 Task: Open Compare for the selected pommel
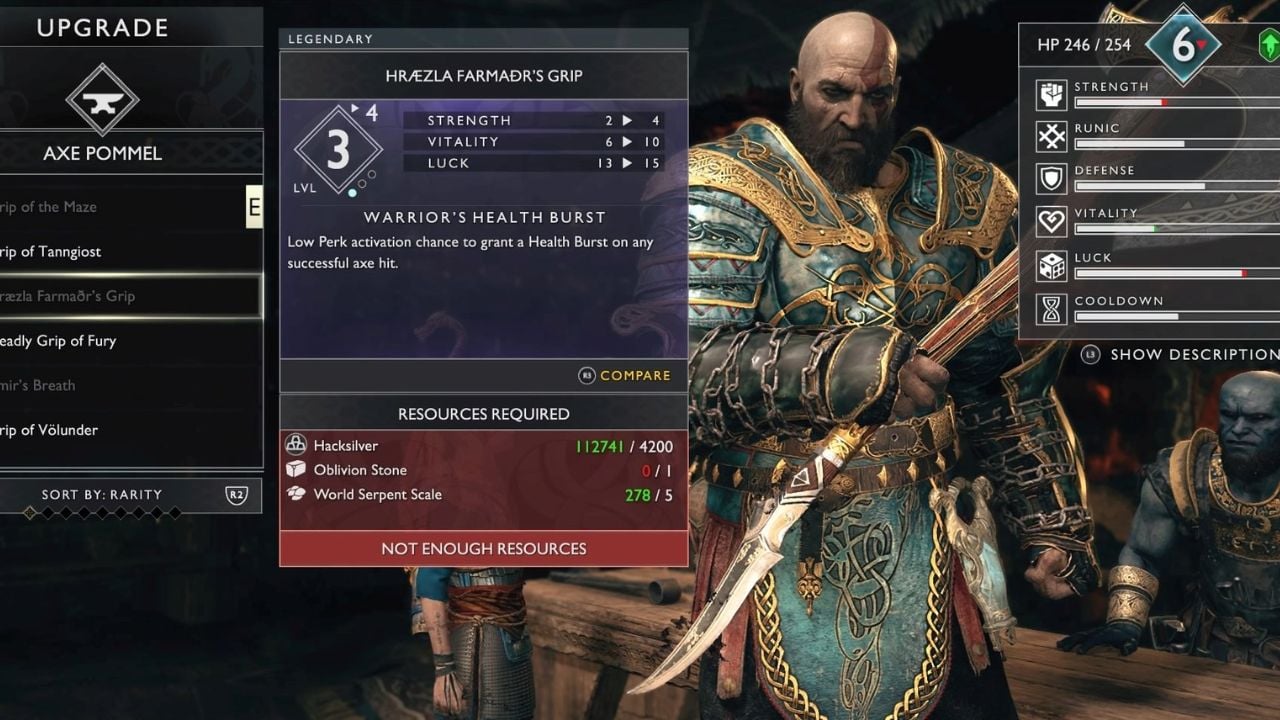pyautogui.click(x=626, y=376)
